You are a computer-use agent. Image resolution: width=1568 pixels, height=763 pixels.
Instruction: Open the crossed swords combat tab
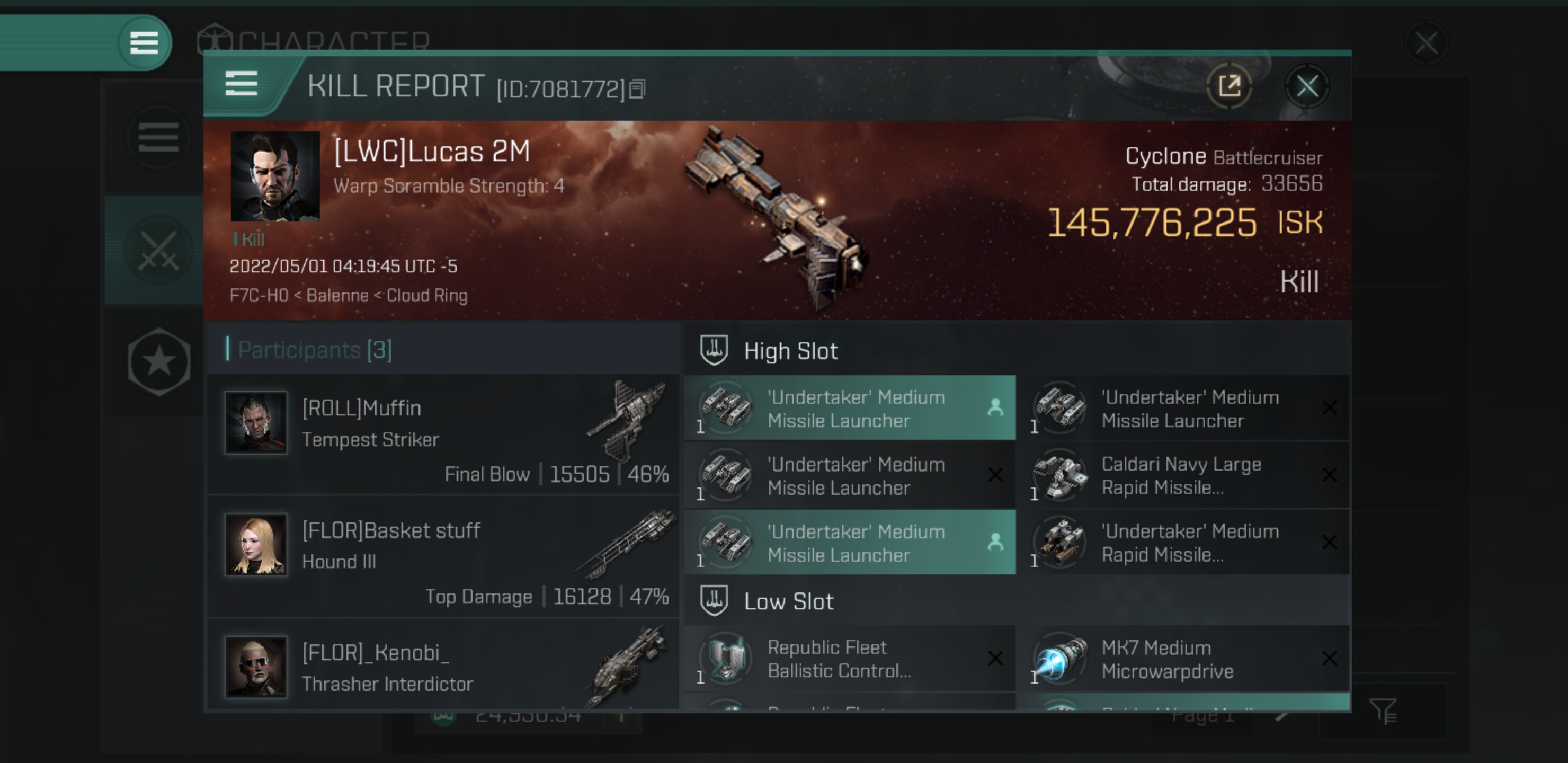[158, 250]
